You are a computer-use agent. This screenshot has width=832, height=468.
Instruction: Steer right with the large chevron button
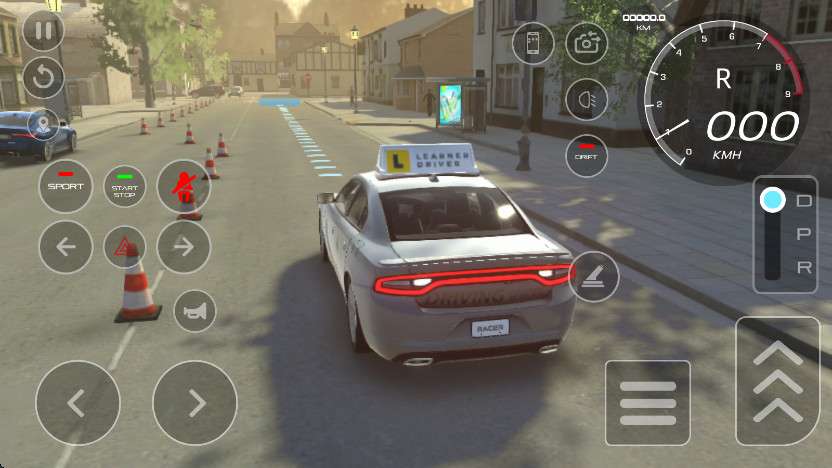(x=195, y=403)
